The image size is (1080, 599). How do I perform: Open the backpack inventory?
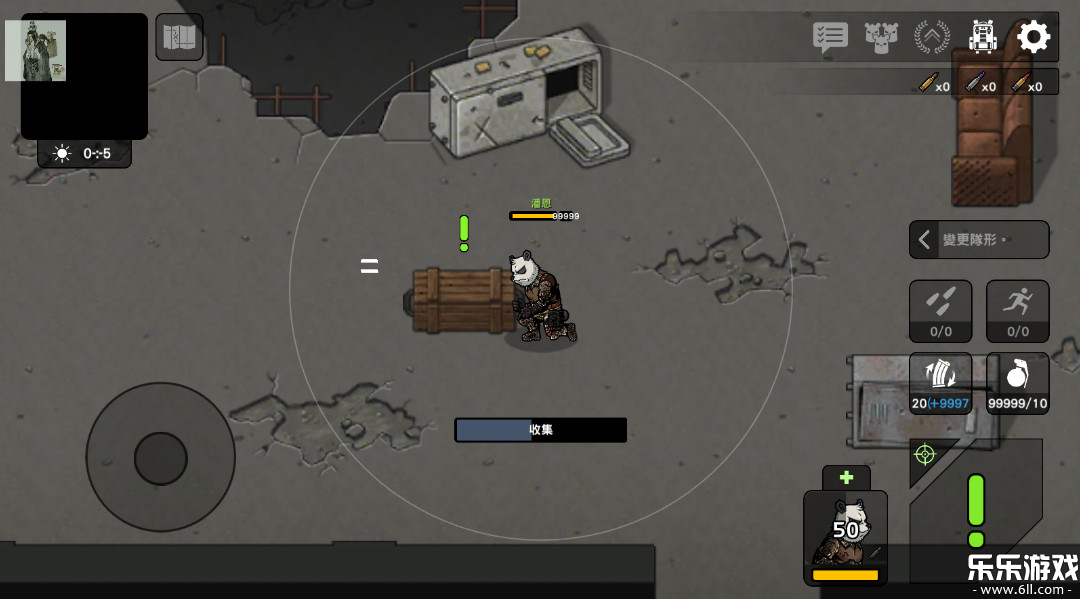(983, 38)
